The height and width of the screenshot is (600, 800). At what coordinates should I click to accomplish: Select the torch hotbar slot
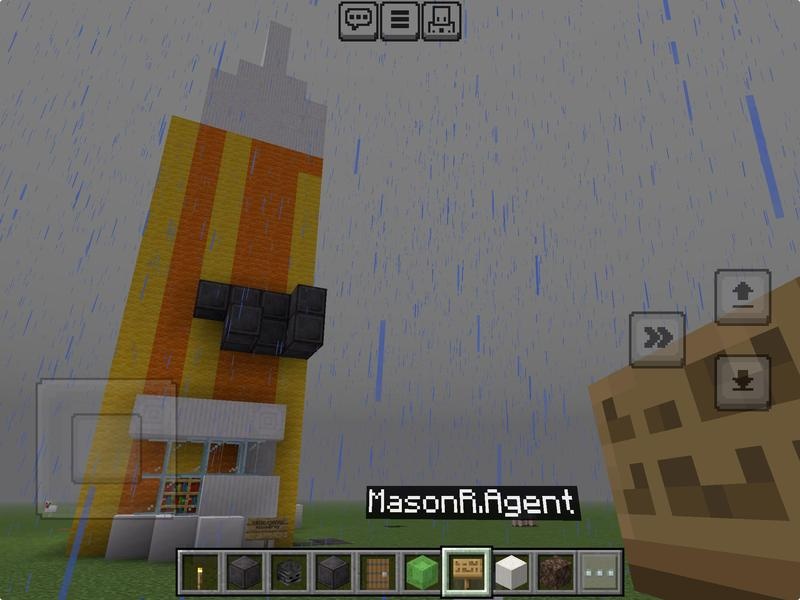click(199, 572)
